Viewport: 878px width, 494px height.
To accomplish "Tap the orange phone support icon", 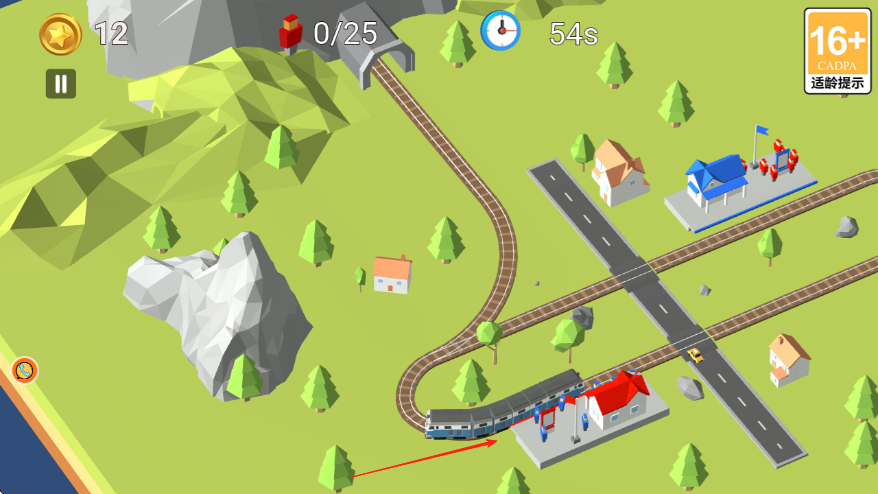I will pyautogui.click(x=25, y=371).
